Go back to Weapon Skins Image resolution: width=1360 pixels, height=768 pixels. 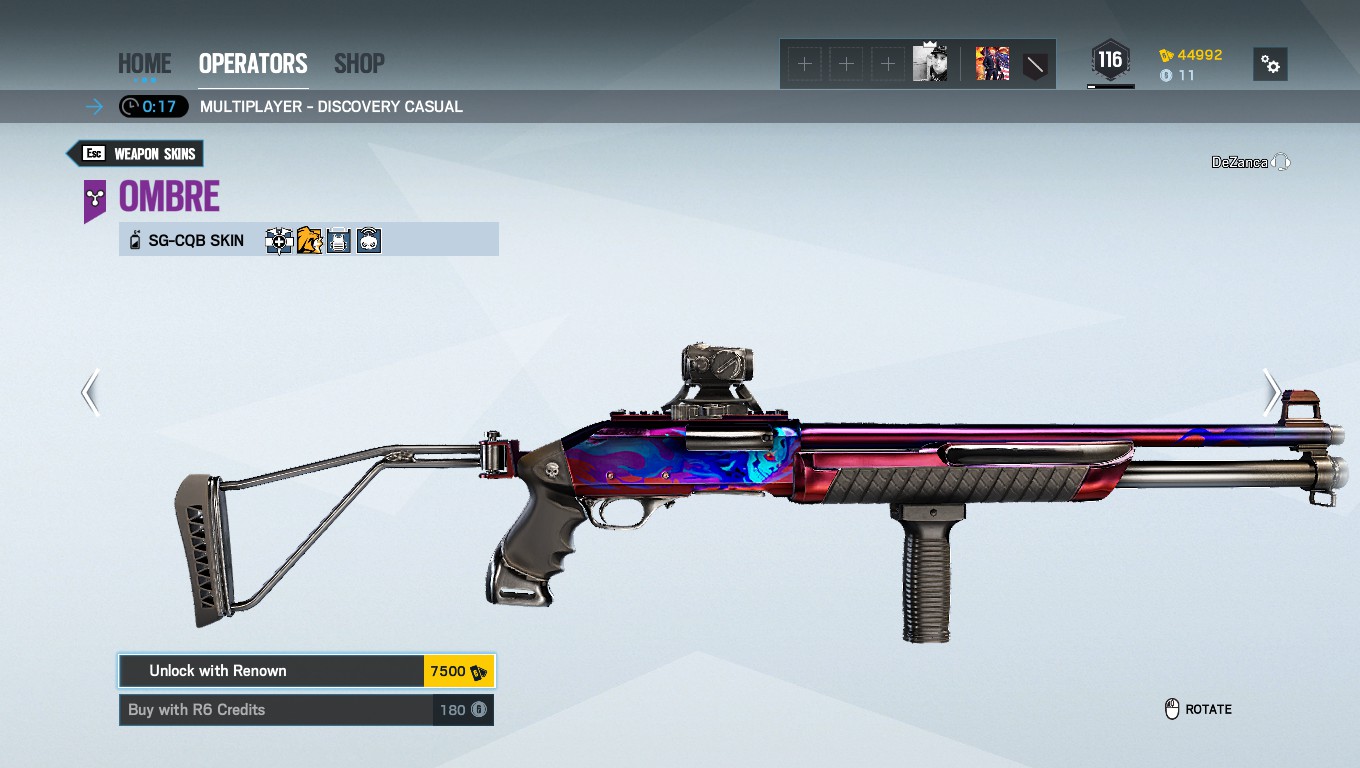pyautogui.click(x=135, y=154)
